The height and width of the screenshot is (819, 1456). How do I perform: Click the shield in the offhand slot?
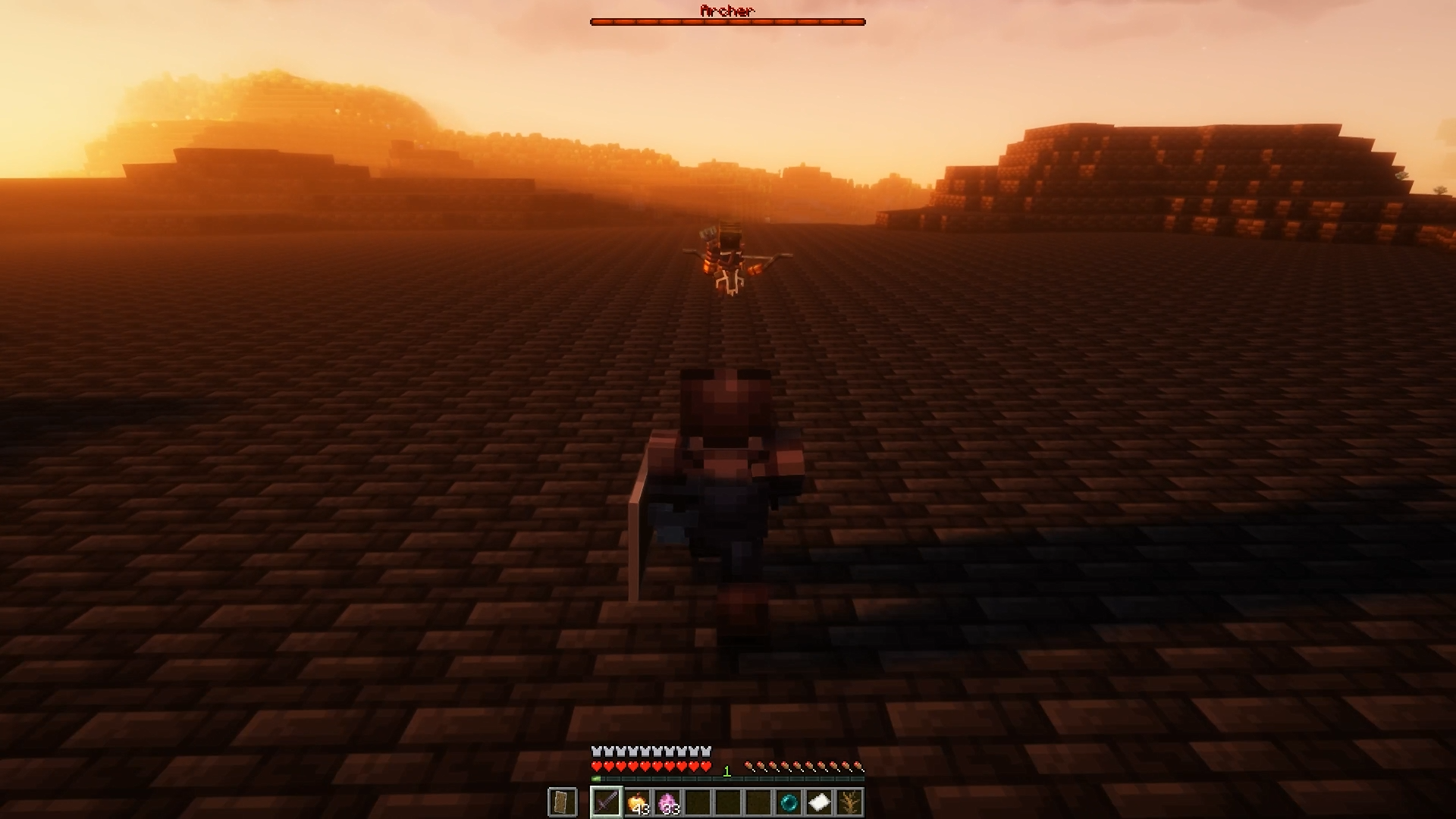(x=563, y=800)
